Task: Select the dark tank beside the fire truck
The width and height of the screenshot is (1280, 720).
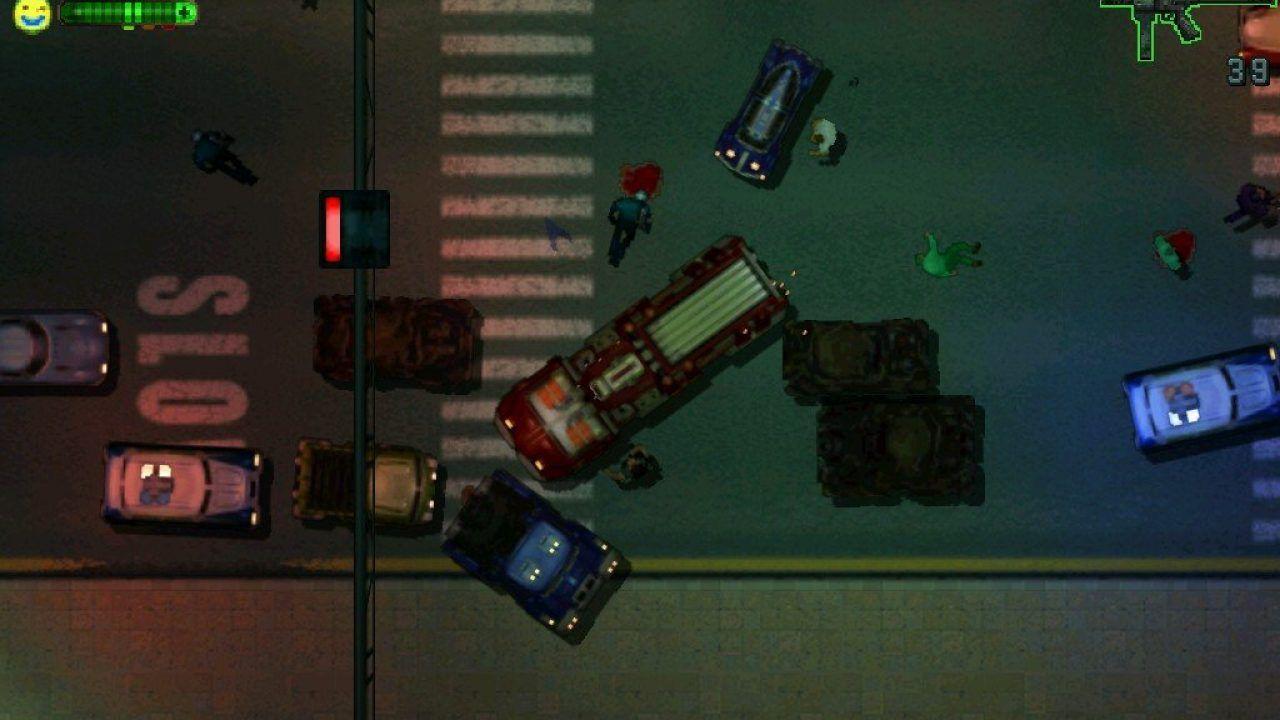Action: pyautogui.click(x=865, y=355)
